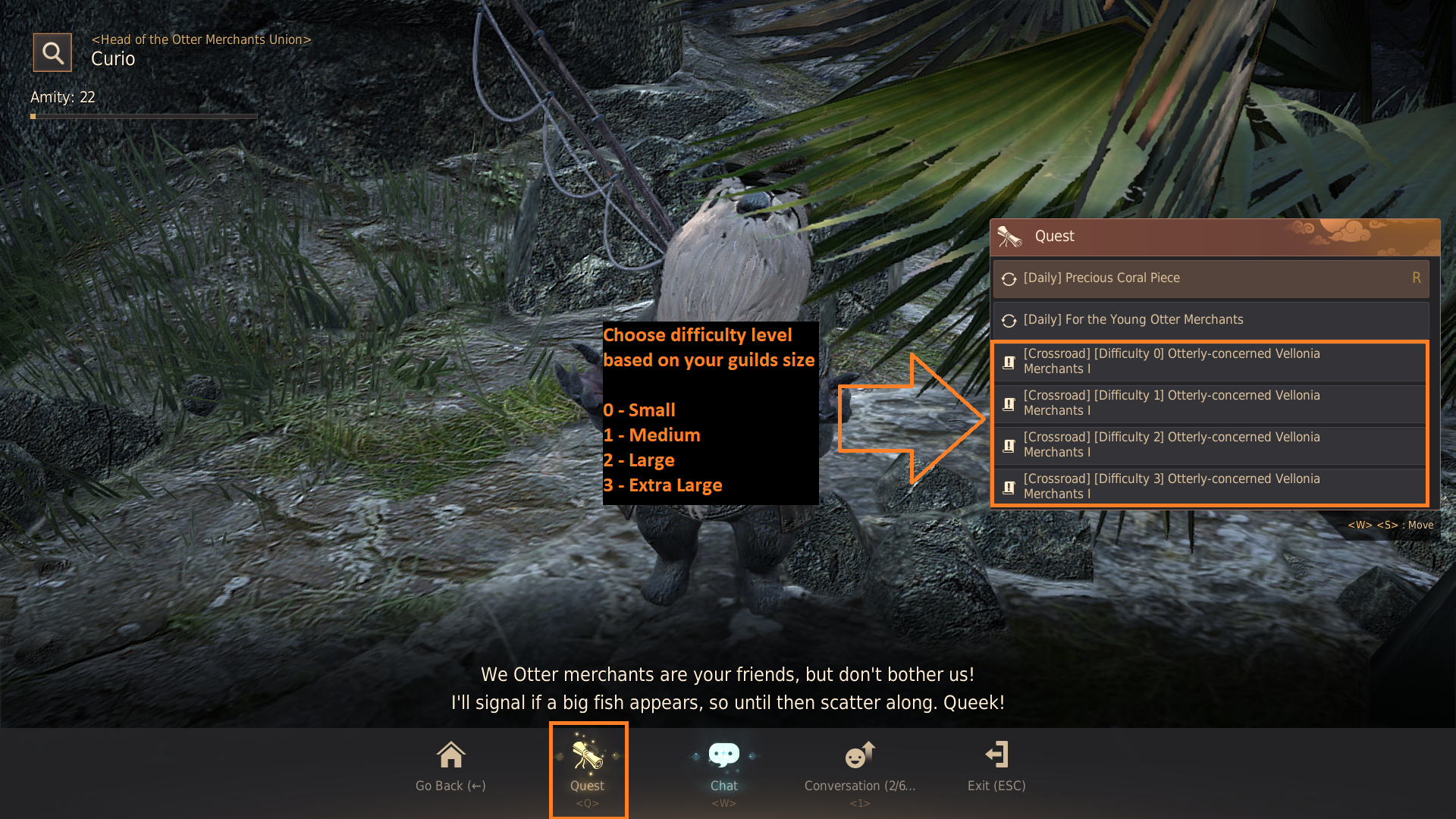This screenshot has height=819, width=1456.
Task: Exit the NPC dialogue
Action: [996, 766]
